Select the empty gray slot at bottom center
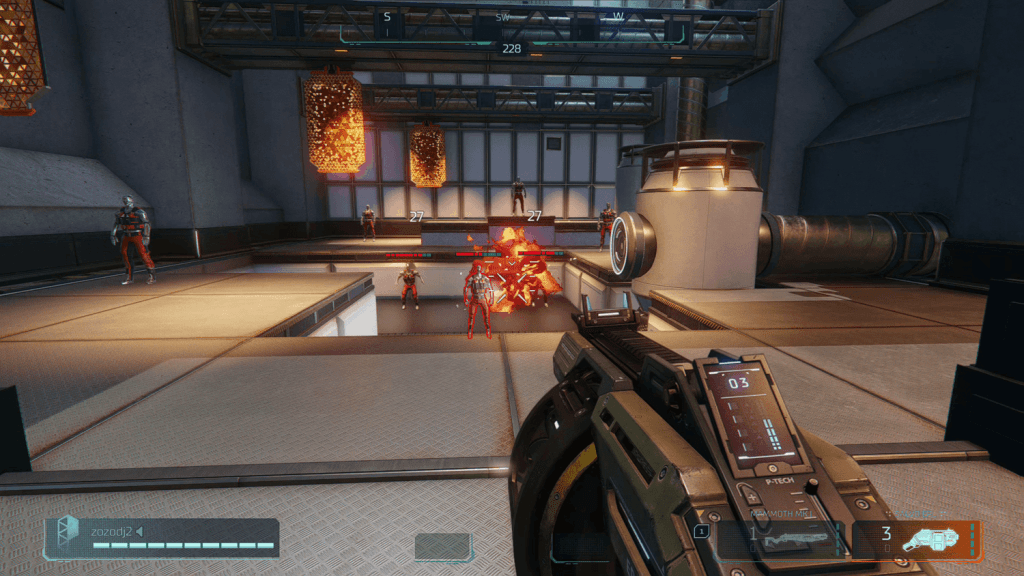1024x576 pixels. (x=443, y=547)
